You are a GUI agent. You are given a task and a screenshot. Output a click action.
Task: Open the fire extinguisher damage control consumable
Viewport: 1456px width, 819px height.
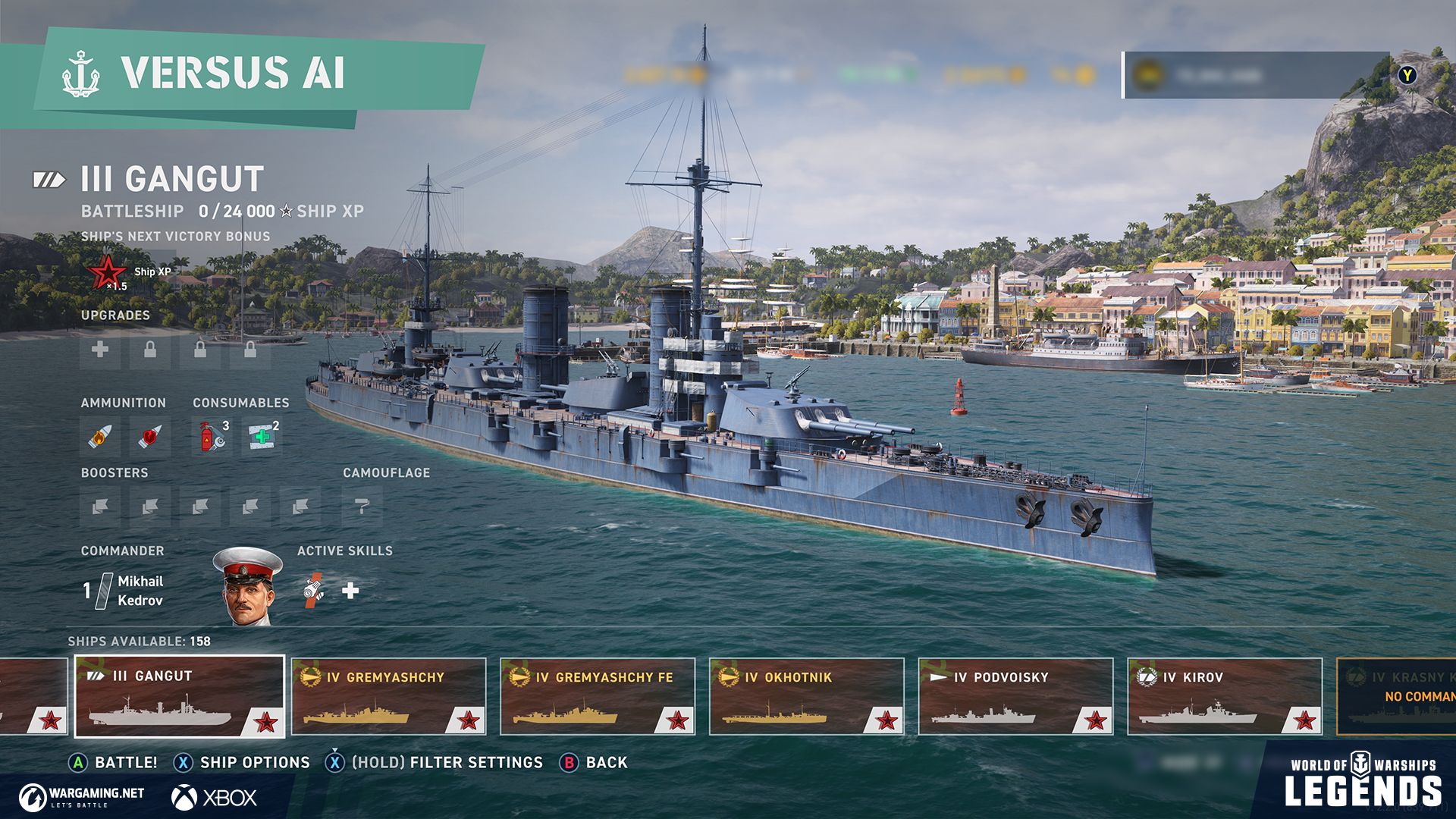point(213,437)
